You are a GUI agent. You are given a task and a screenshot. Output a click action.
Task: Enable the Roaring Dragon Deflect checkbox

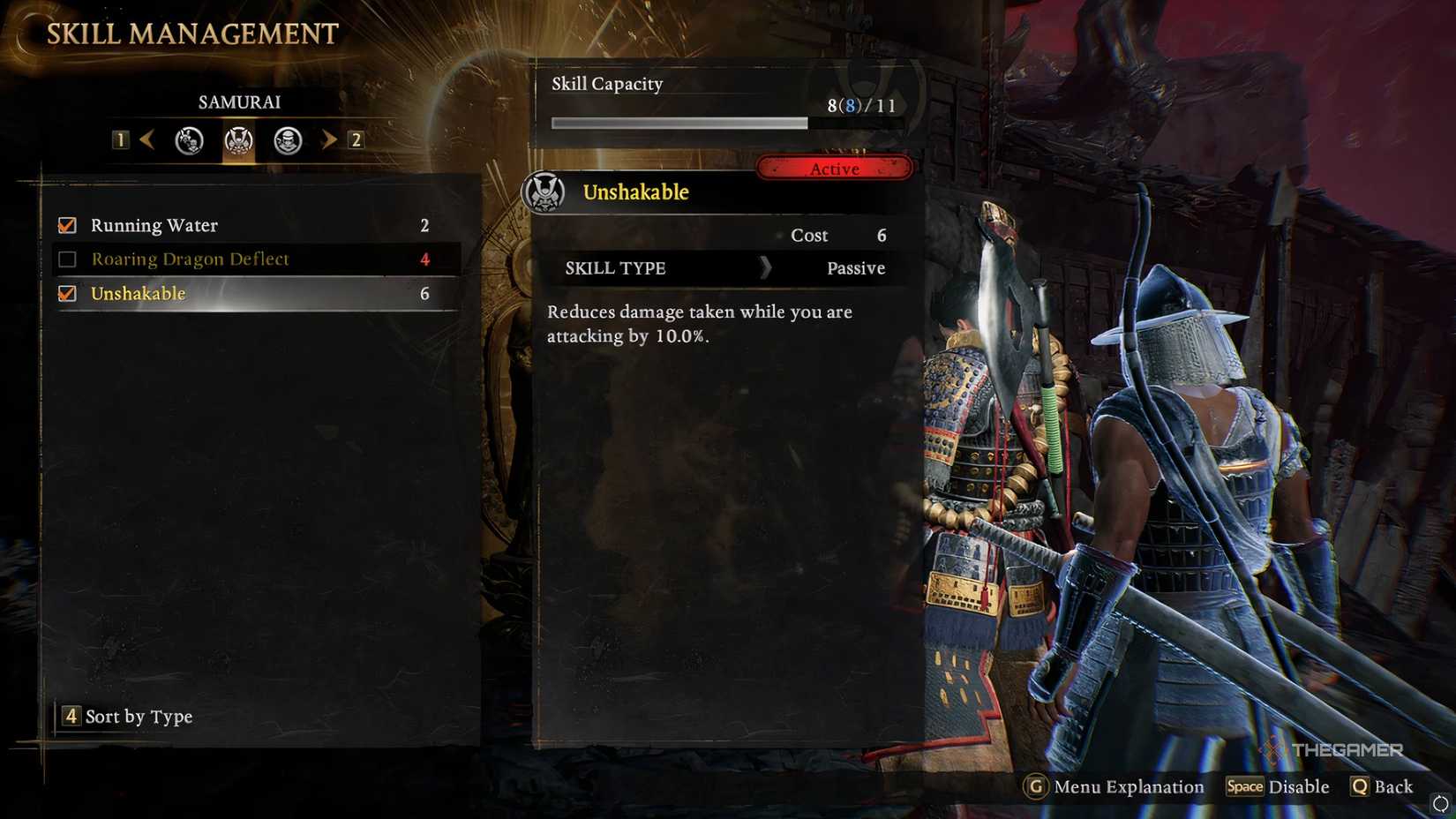click(x=66, y=259)
